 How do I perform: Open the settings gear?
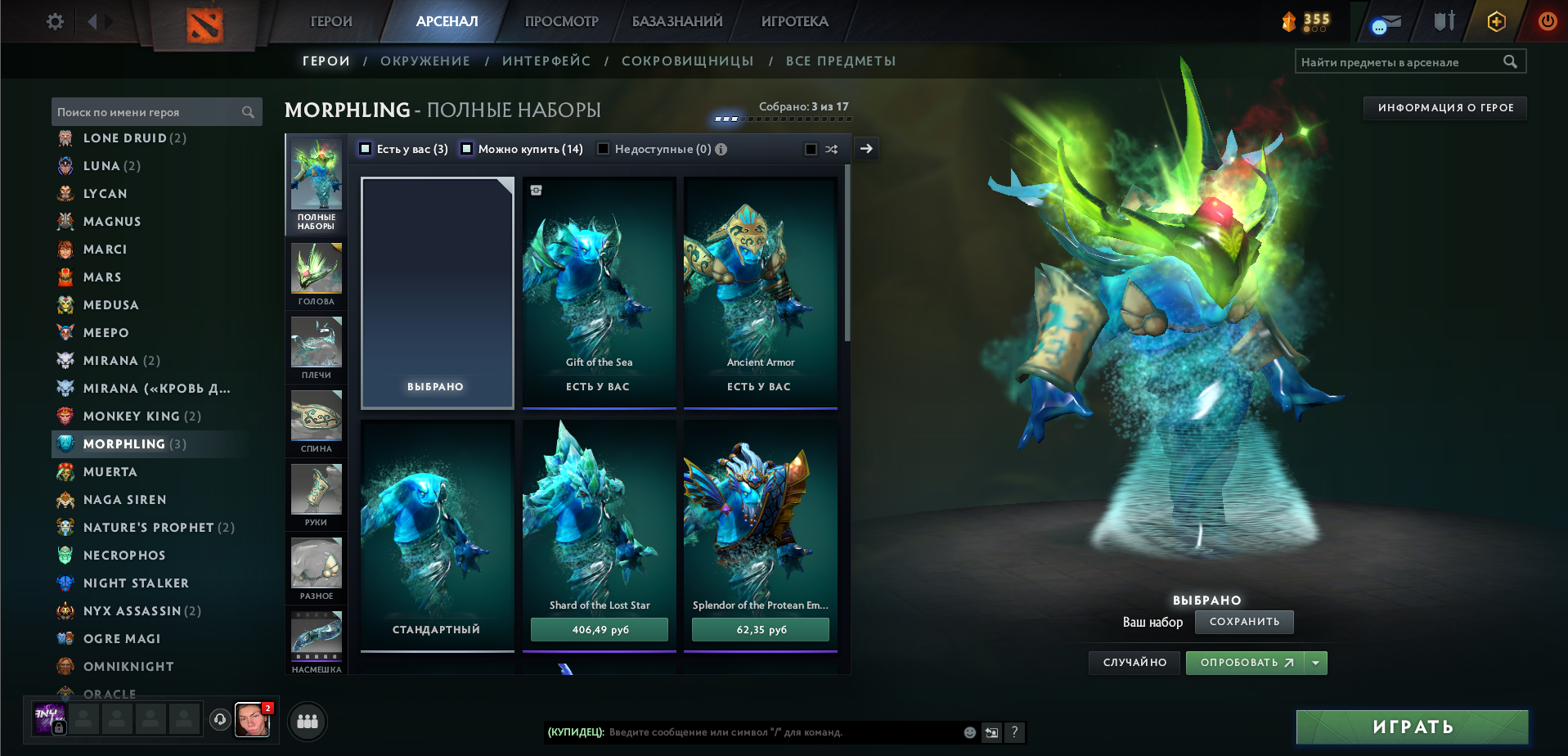(x=54, y=21)
